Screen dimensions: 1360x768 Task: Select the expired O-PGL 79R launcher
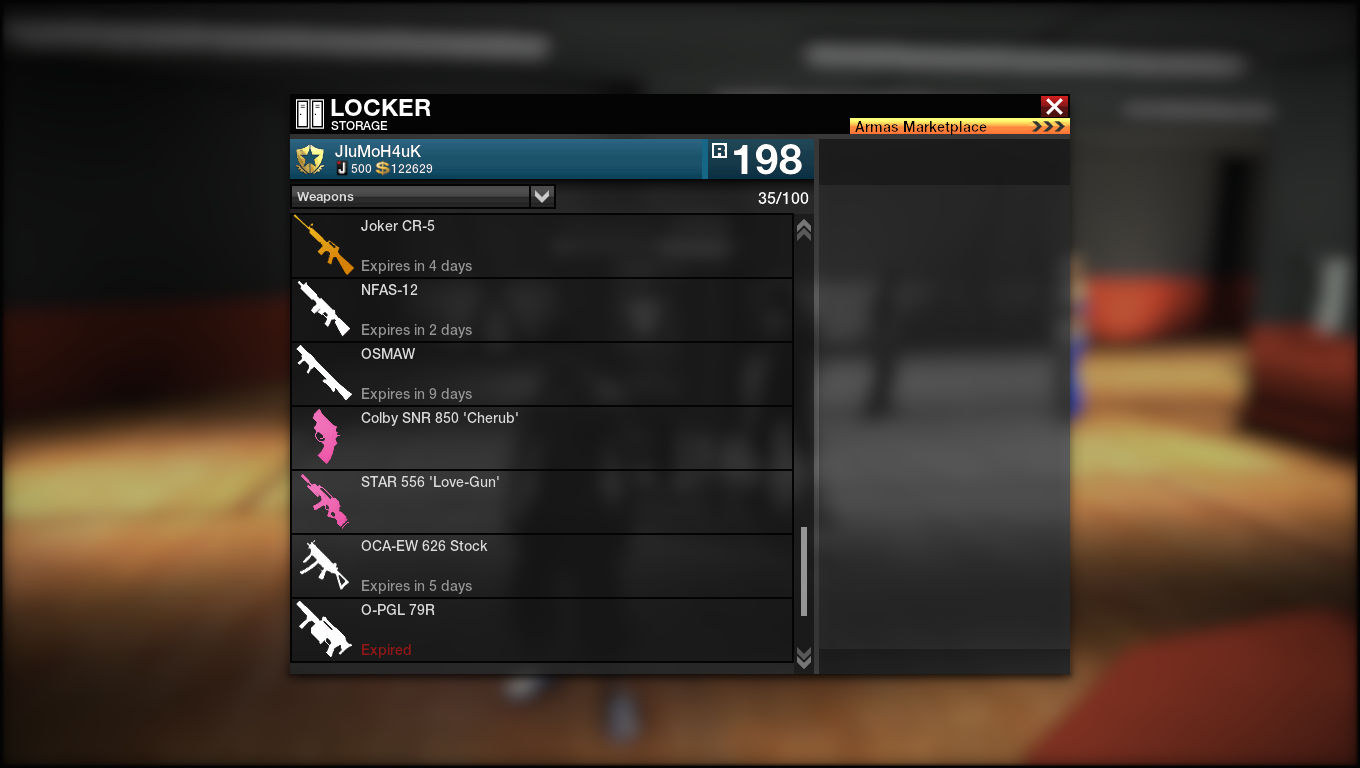tap(541, 630)
